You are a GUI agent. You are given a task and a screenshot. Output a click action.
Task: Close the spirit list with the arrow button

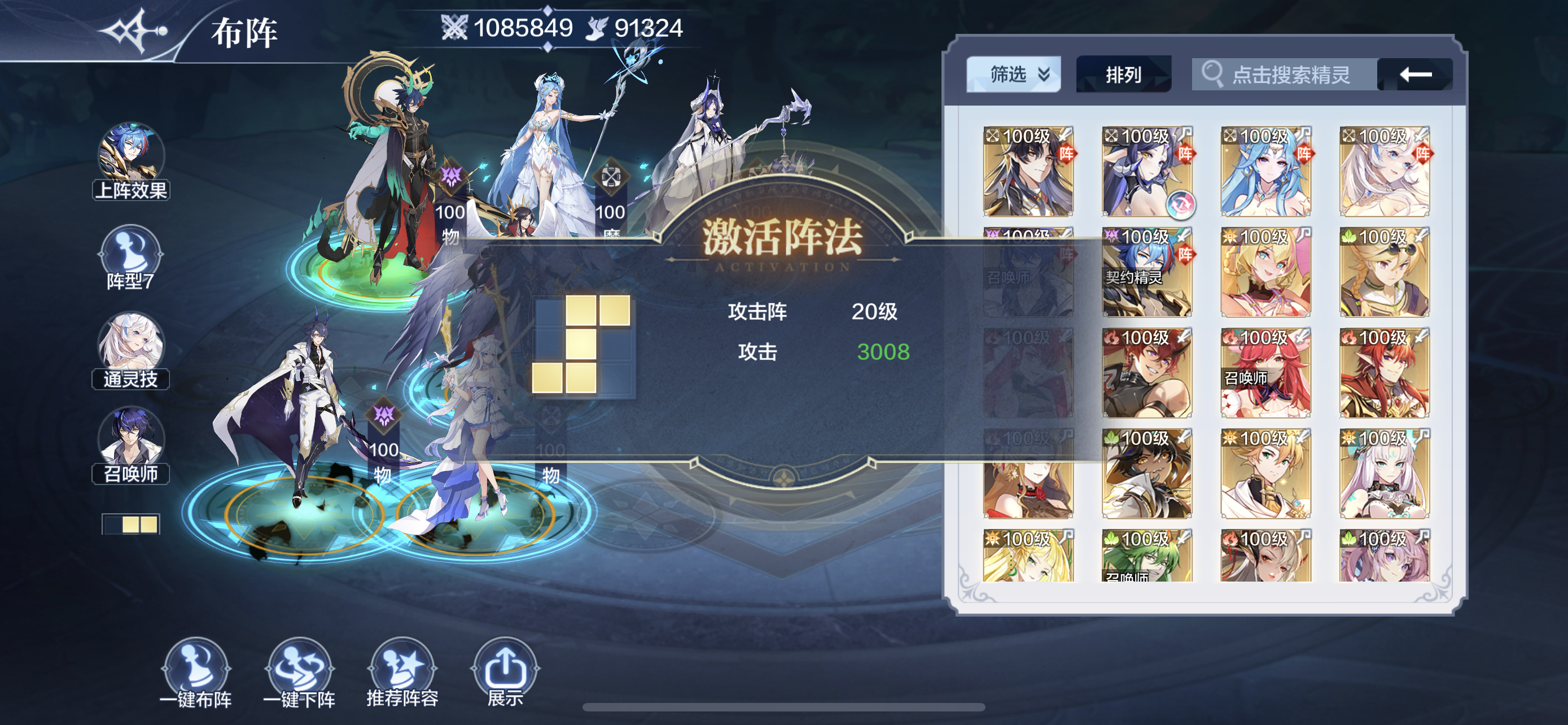(1415, 75)
